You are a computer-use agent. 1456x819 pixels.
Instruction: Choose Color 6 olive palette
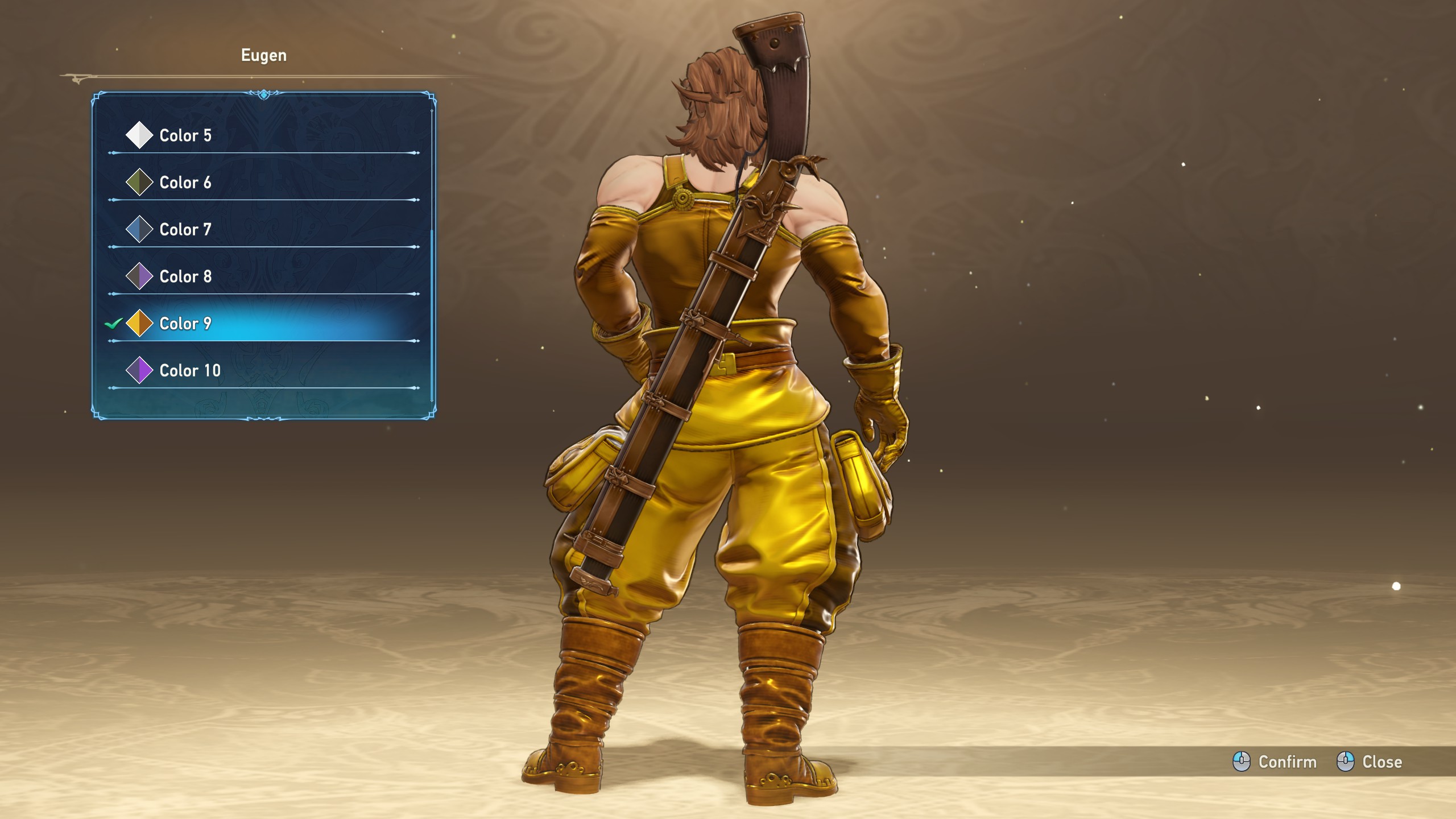point(185,183)
